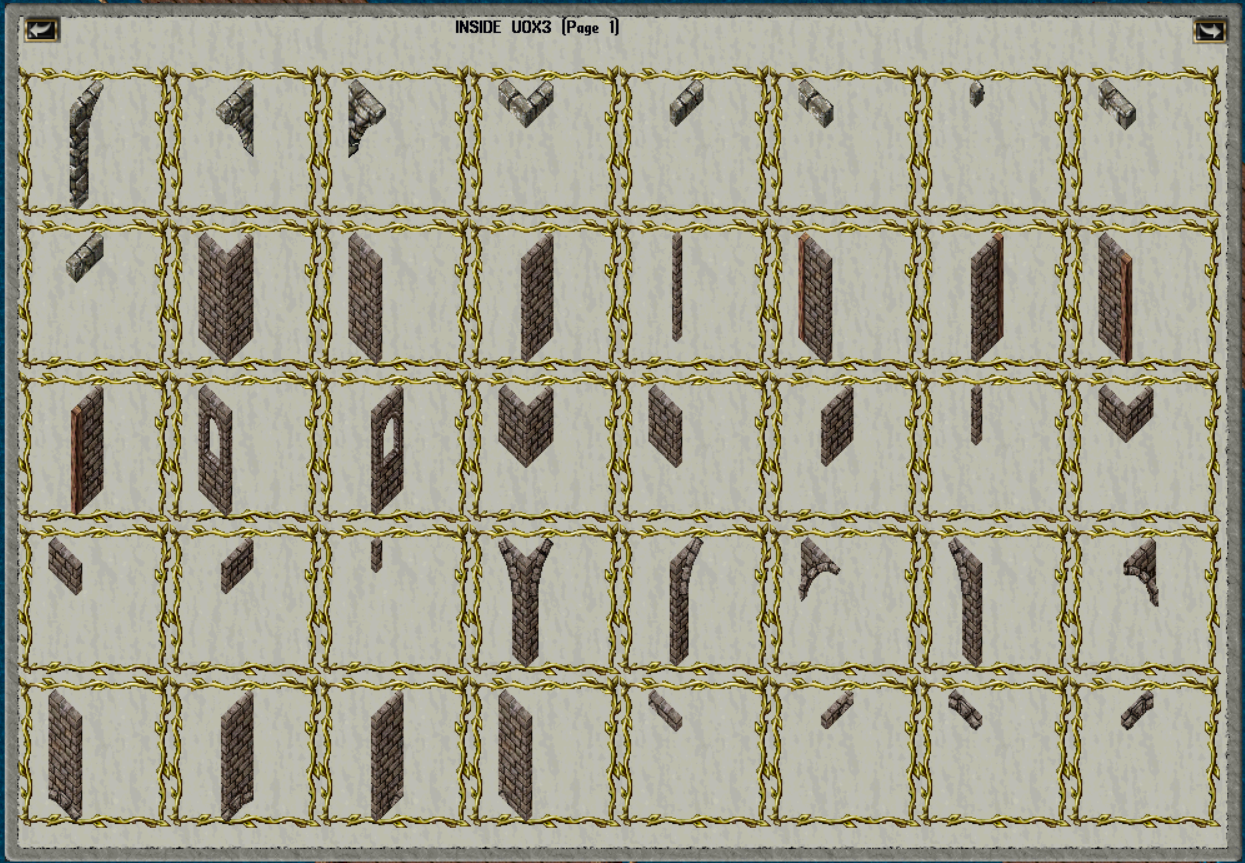Select the Y-shaped dark stone arch pillar tile
This screenshot has height=863, width=1245.
pyautogui.click(x=525, y=600)
